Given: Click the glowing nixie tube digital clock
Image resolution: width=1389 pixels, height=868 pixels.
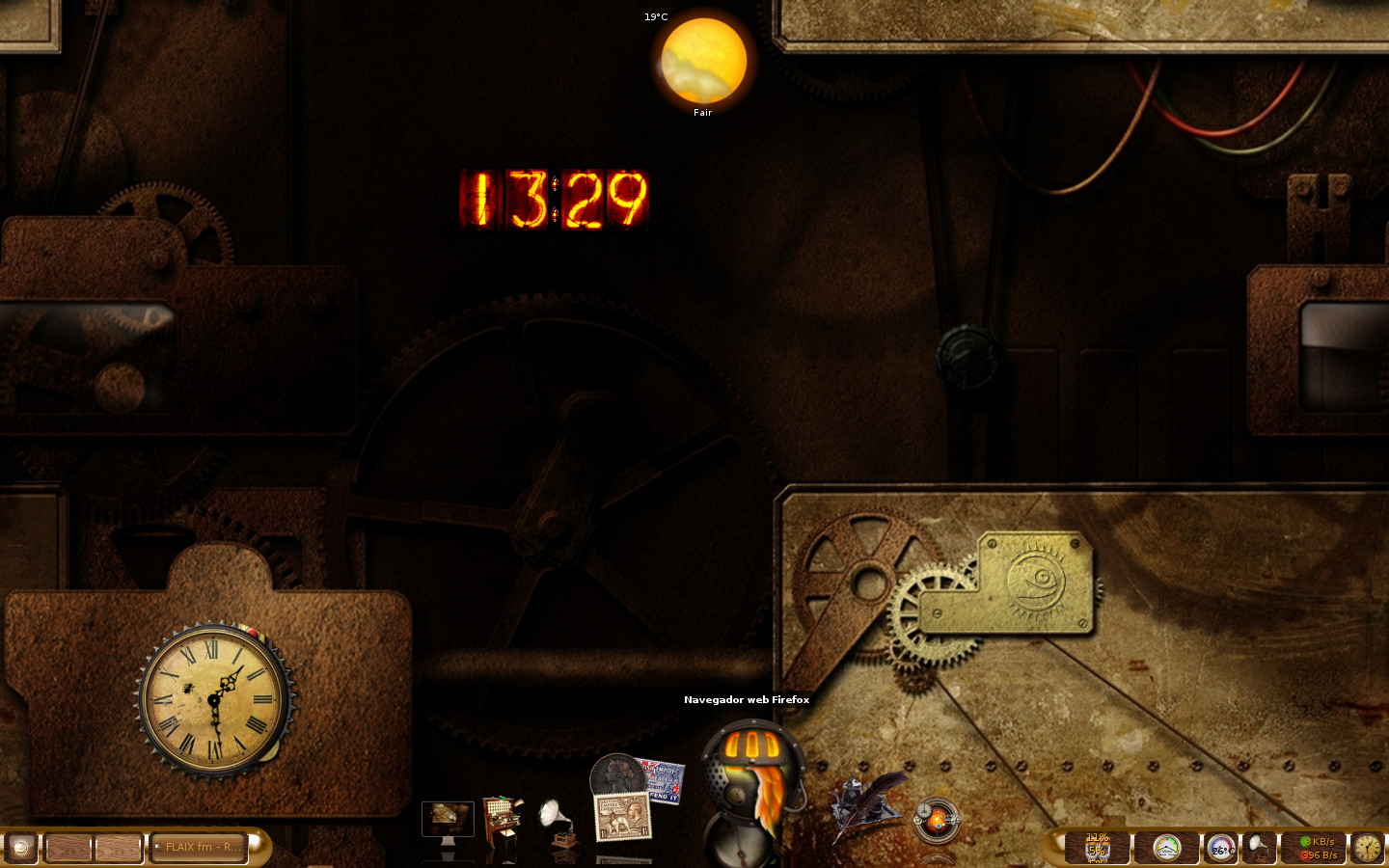Looking at the screenshot, I should [x=554, y=200].
